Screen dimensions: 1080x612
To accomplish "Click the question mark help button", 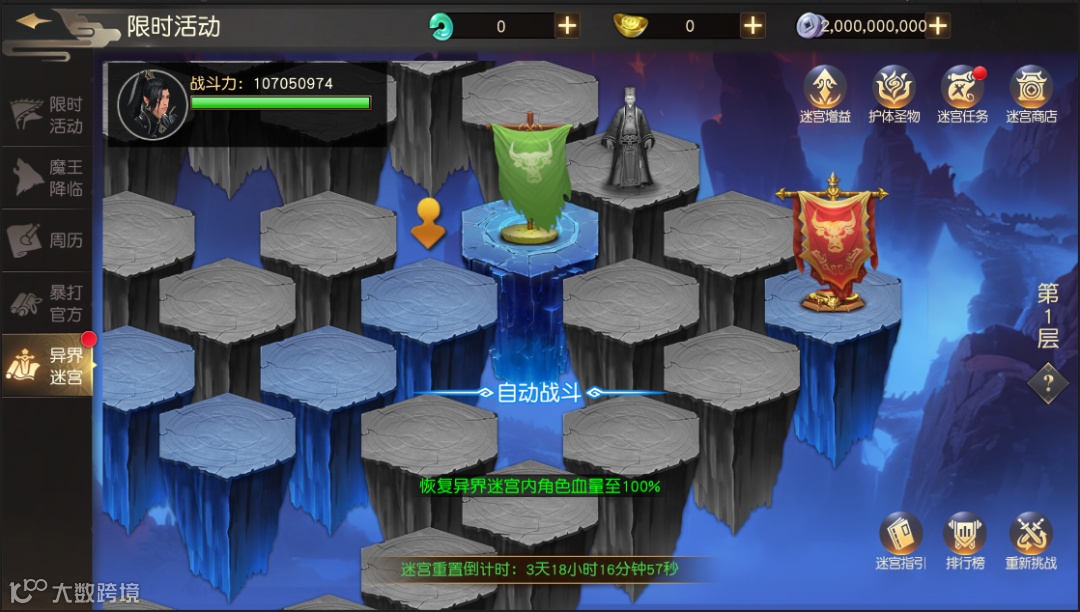I will pyautogui.click(x=1047, y=382).
